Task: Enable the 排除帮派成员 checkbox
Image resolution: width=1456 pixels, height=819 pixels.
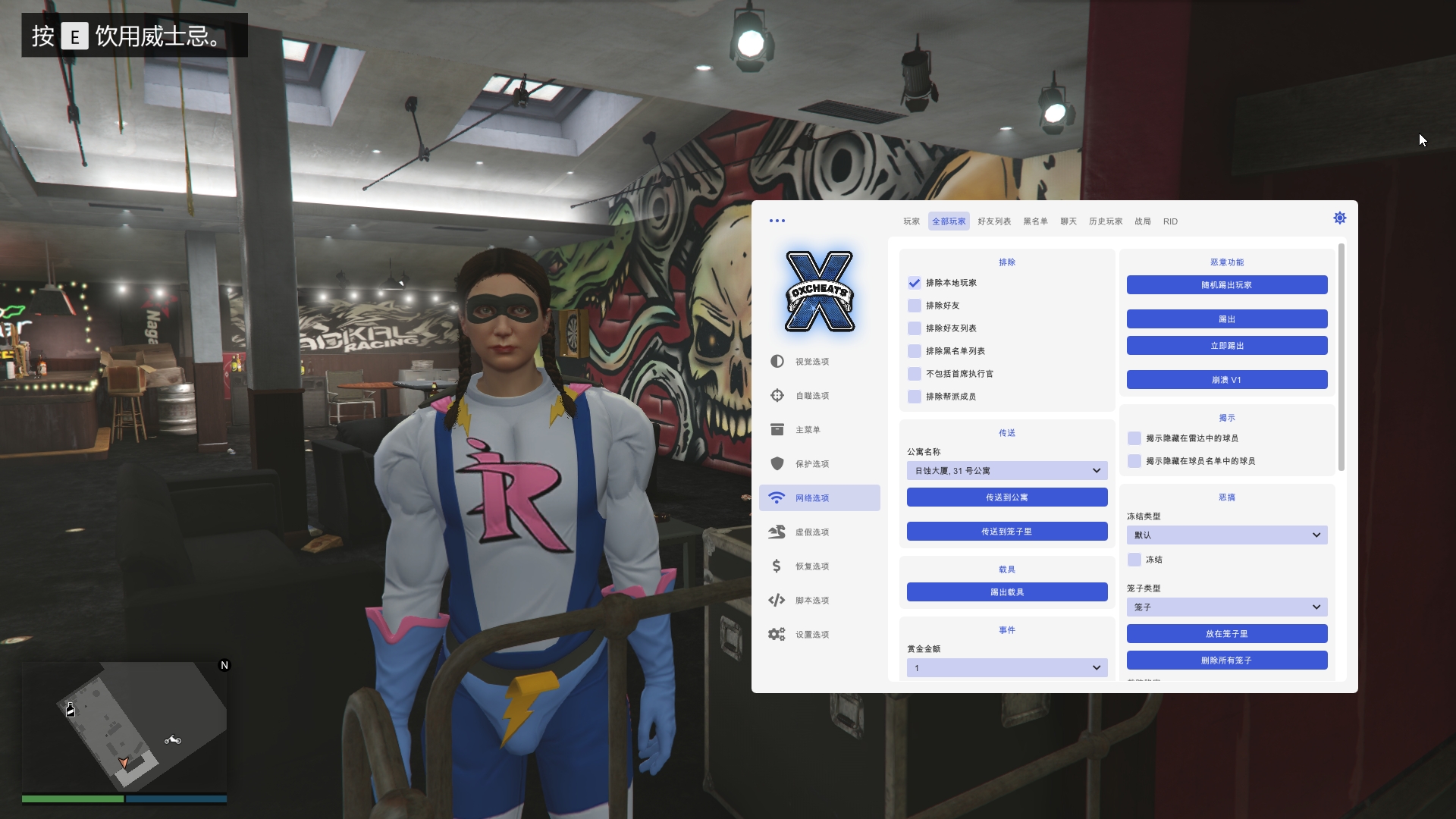Action: pos(915,397)
